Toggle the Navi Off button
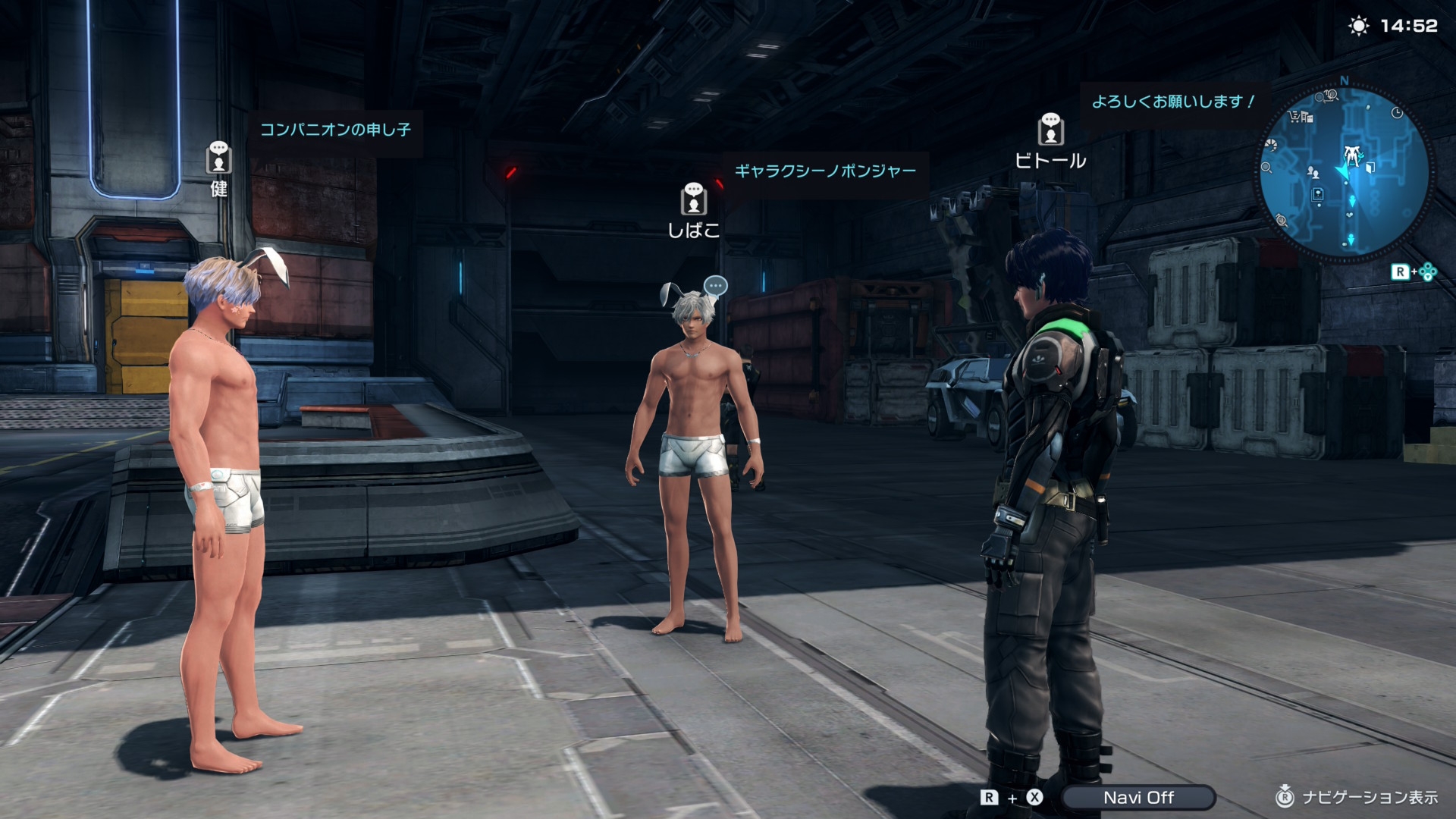 (1137, 797)
